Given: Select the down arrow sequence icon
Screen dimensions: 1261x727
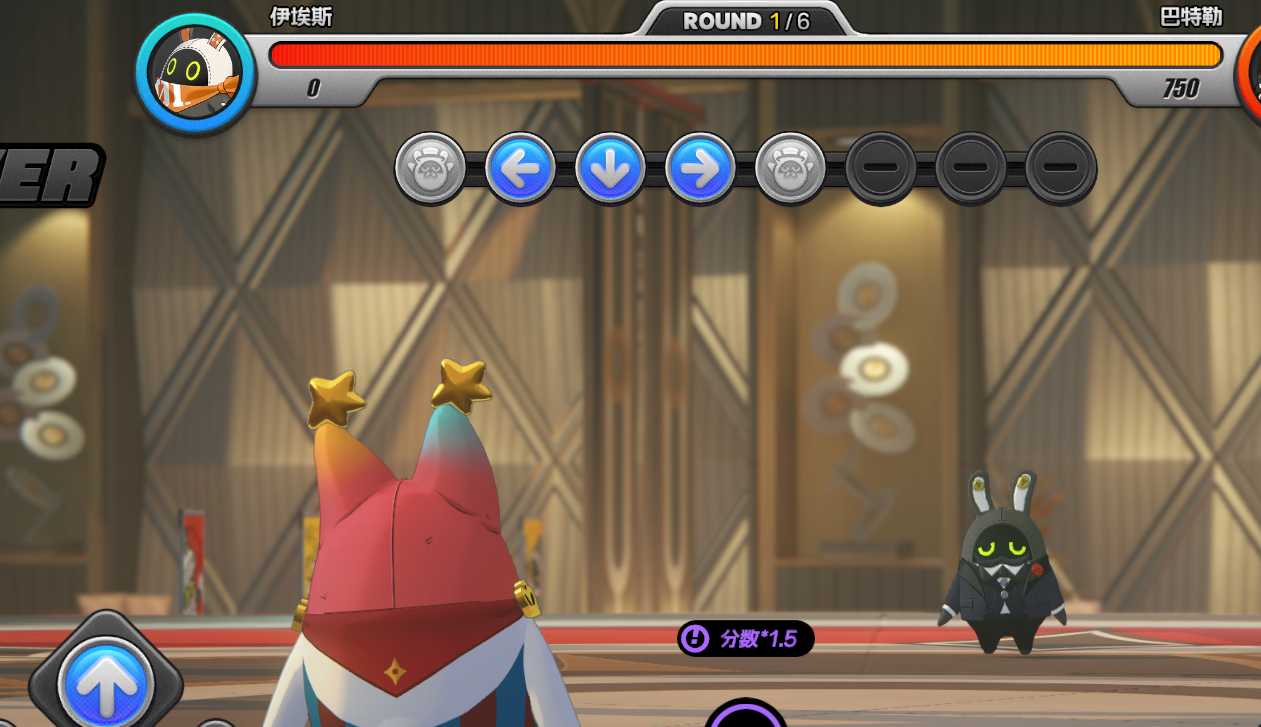Looking at the screenshot, I should [x=610, y=168].
